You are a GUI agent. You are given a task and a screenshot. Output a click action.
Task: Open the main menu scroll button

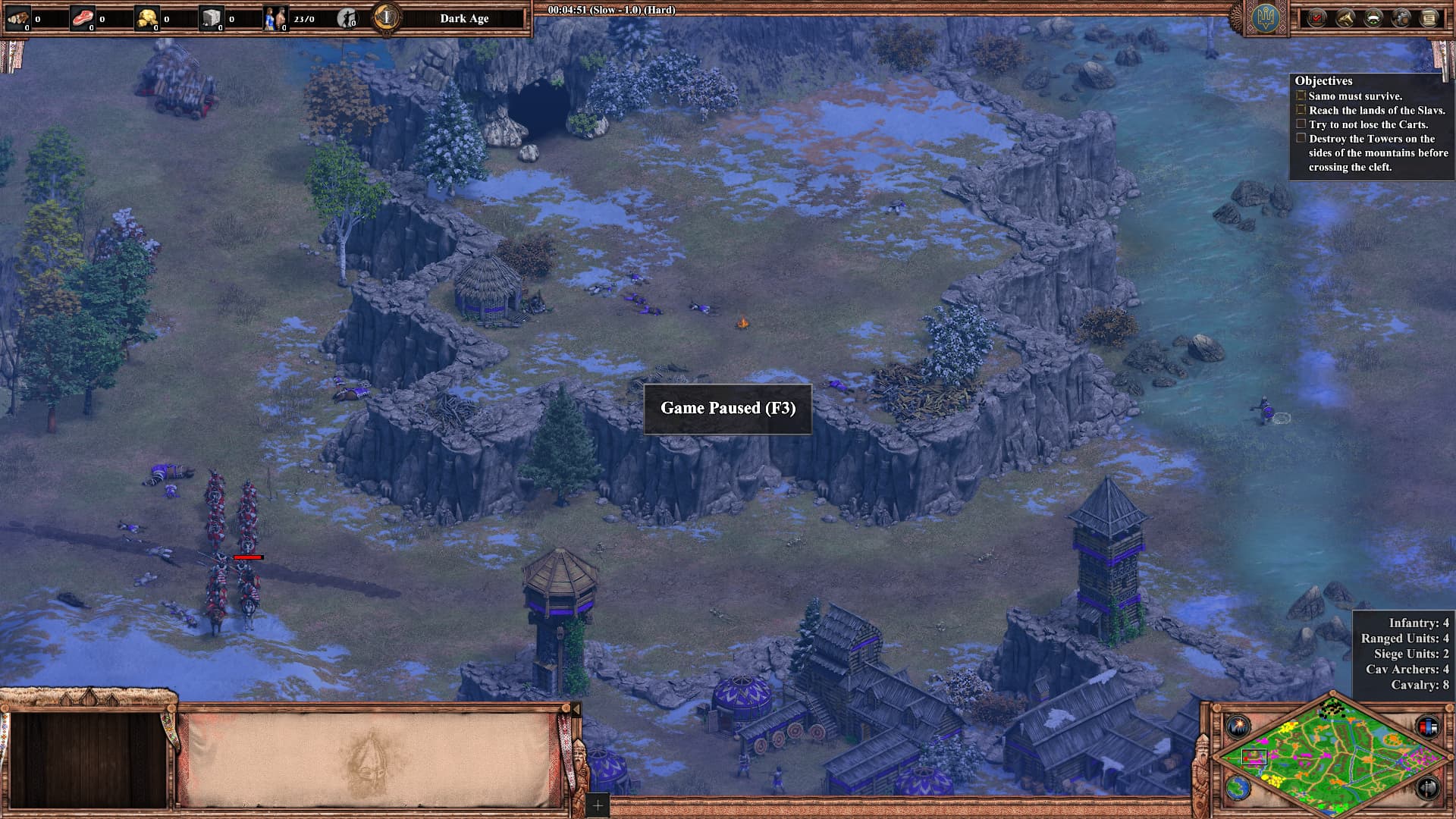click(x=1429, y=18)
